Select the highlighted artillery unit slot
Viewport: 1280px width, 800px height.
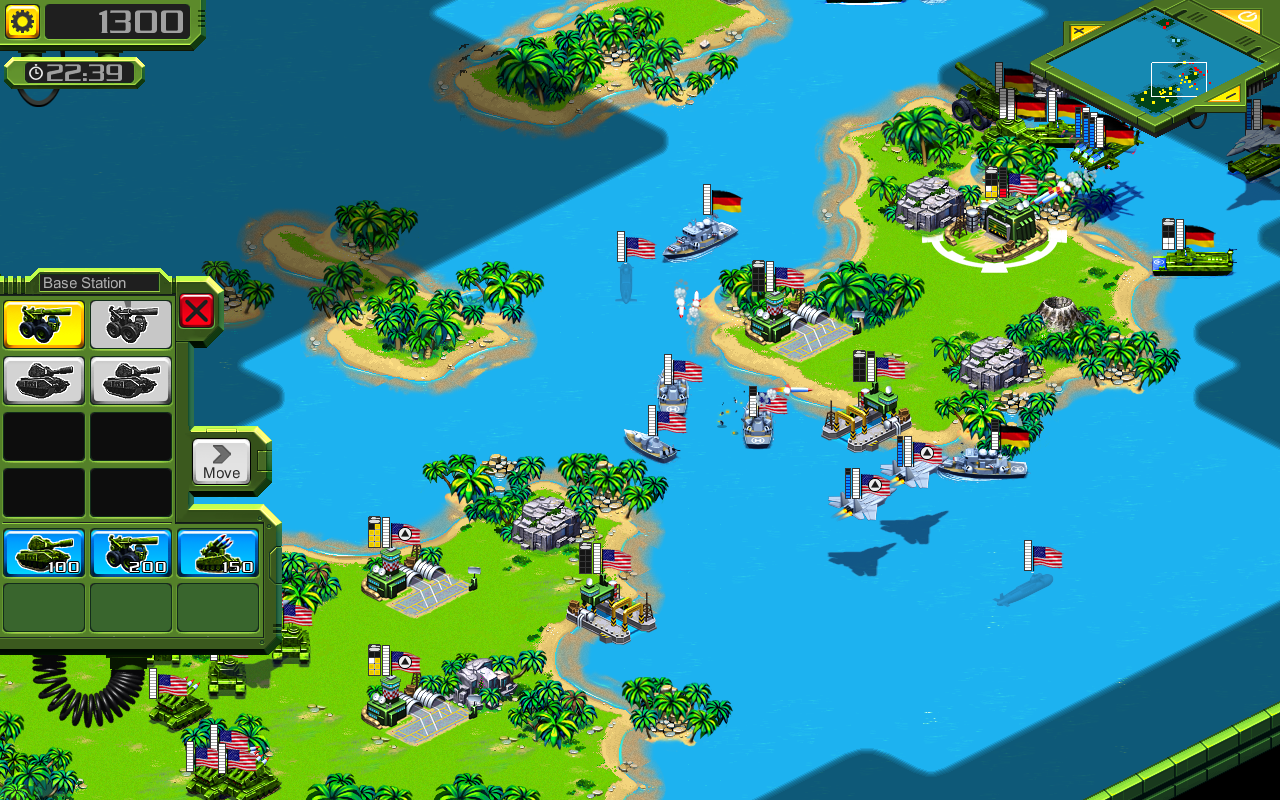coord(44,324)
